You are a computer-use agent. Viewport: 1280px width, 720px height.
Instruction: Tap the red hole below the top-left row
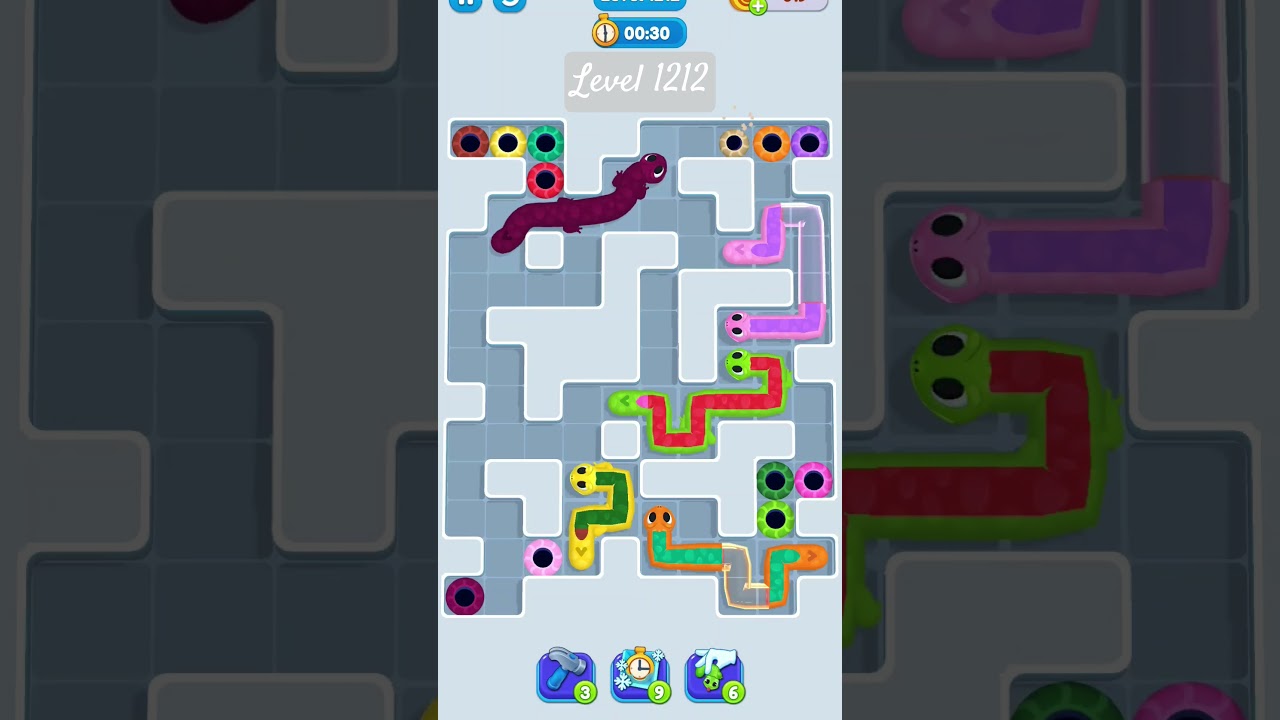[x=547, y=180]
